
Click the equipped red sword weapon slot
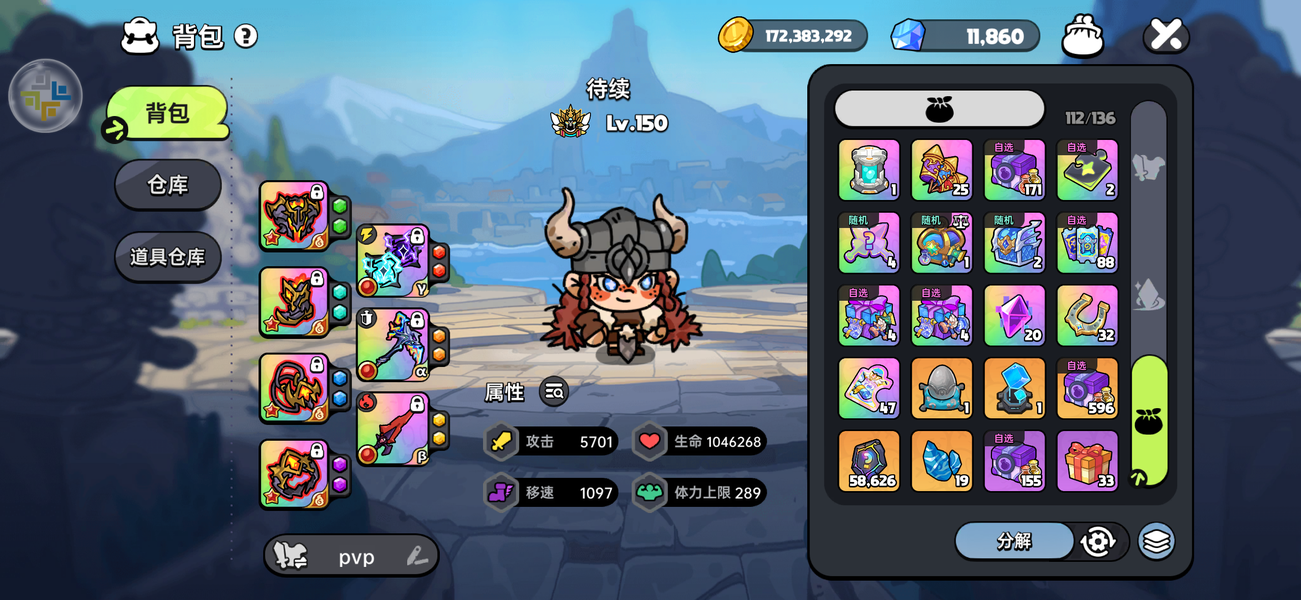coord(393,429)
